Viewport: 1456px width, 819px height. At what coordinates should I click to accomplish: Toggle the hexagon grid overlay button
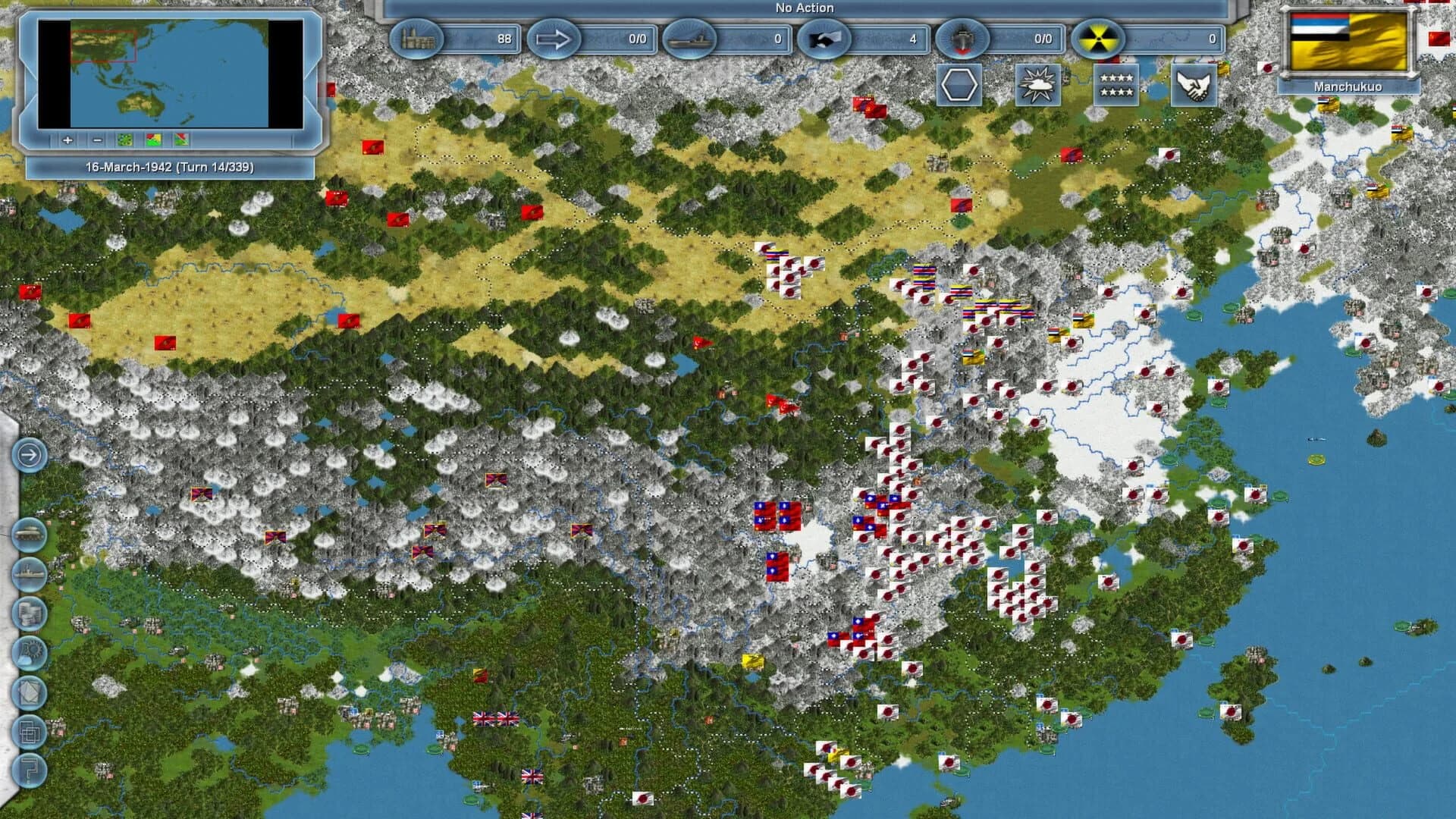[959, 86]
